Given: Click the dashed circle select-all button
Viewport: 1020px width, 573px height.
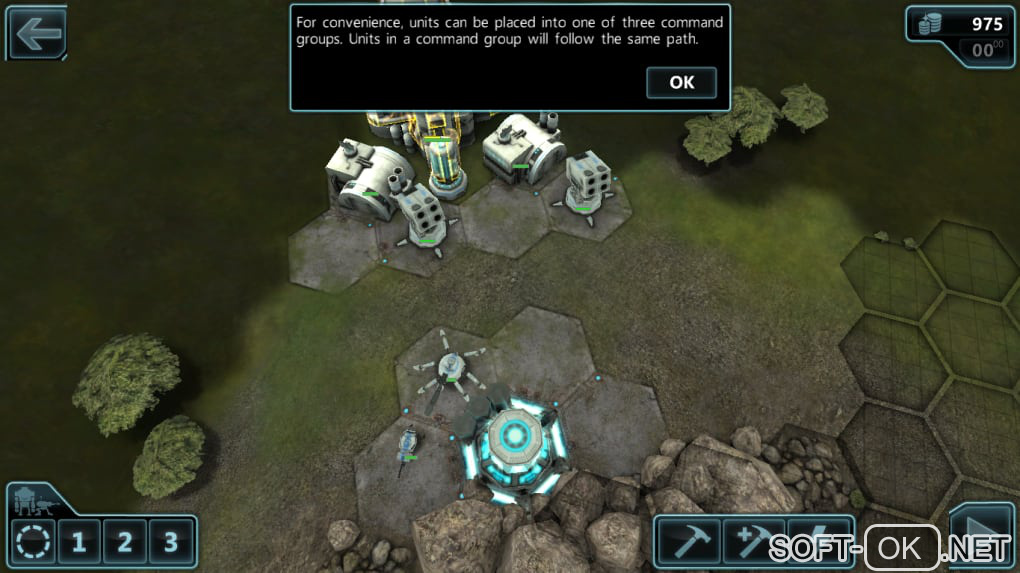Looking at the screenshot, I should [33, 543].
